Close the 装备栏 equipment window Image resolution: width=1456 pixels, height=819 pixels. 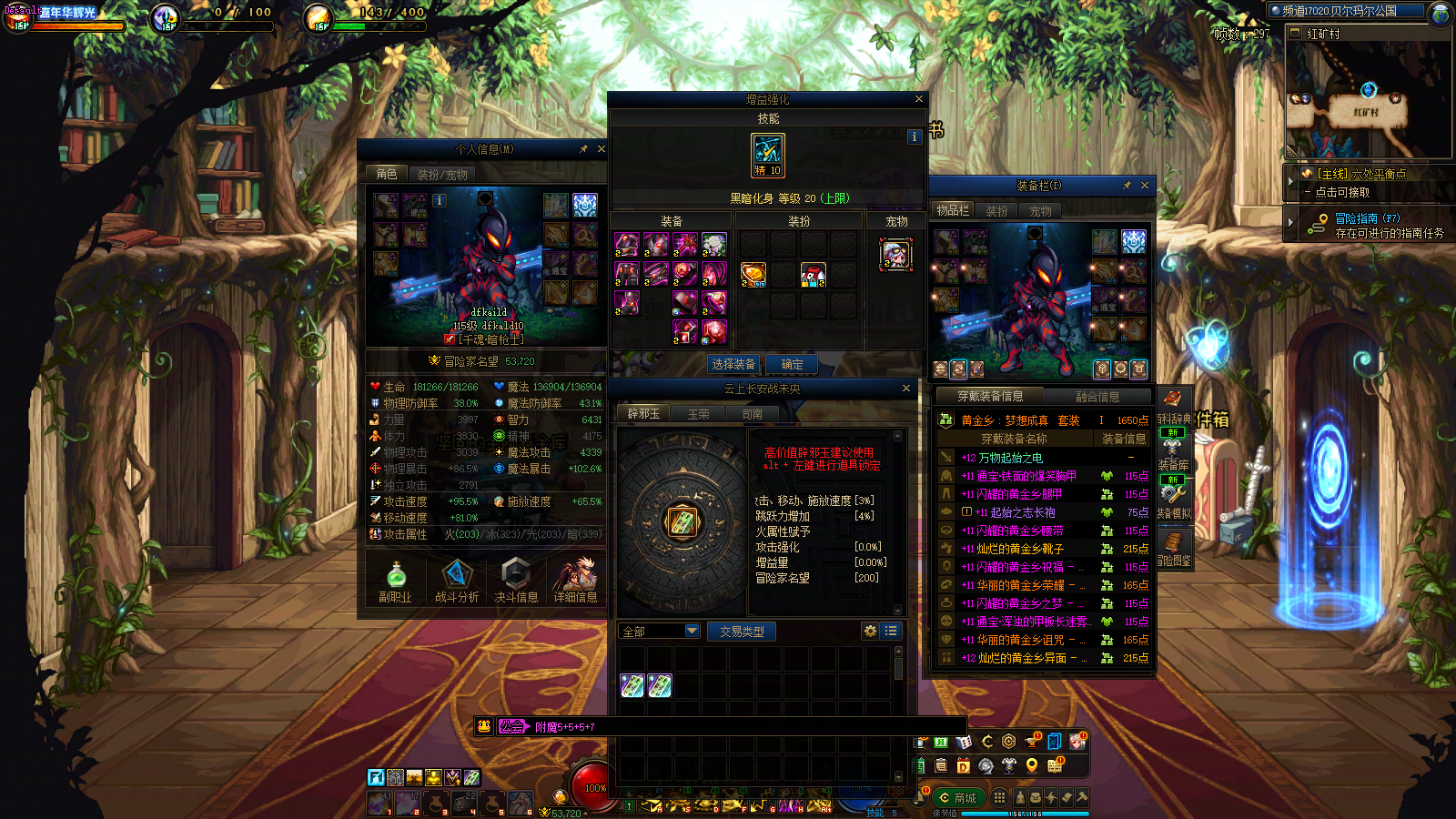click(x=1145, y=185)
